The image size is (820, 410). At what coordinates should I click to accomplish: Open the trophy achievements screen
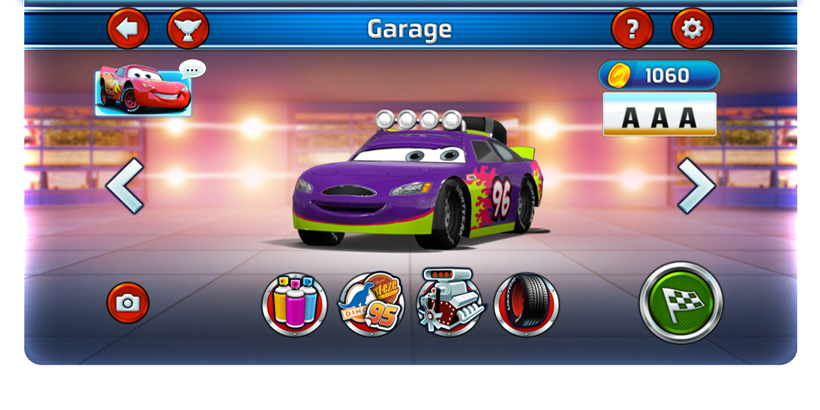click(x=188, y=28)
